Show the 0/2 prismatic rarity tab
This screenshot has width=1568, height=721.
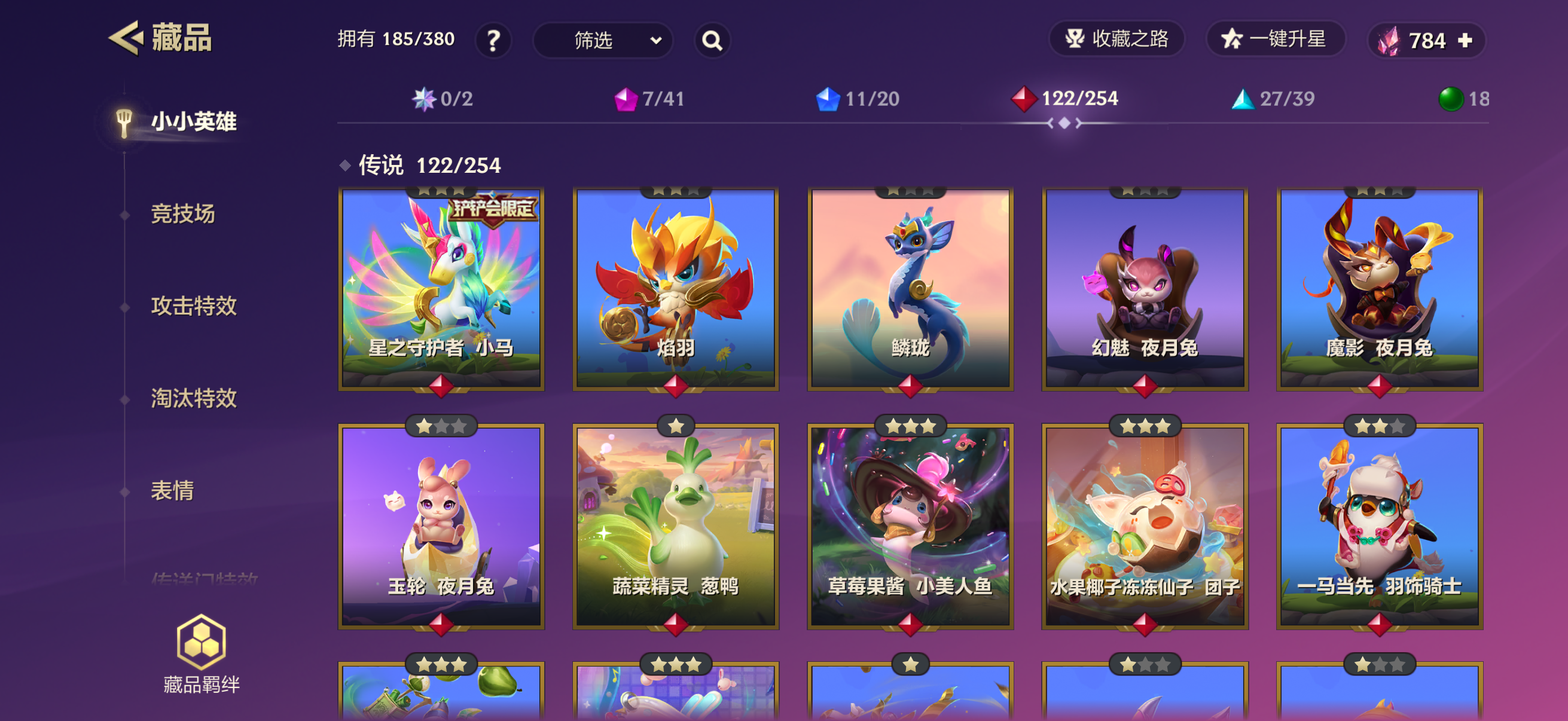(443, 99)
